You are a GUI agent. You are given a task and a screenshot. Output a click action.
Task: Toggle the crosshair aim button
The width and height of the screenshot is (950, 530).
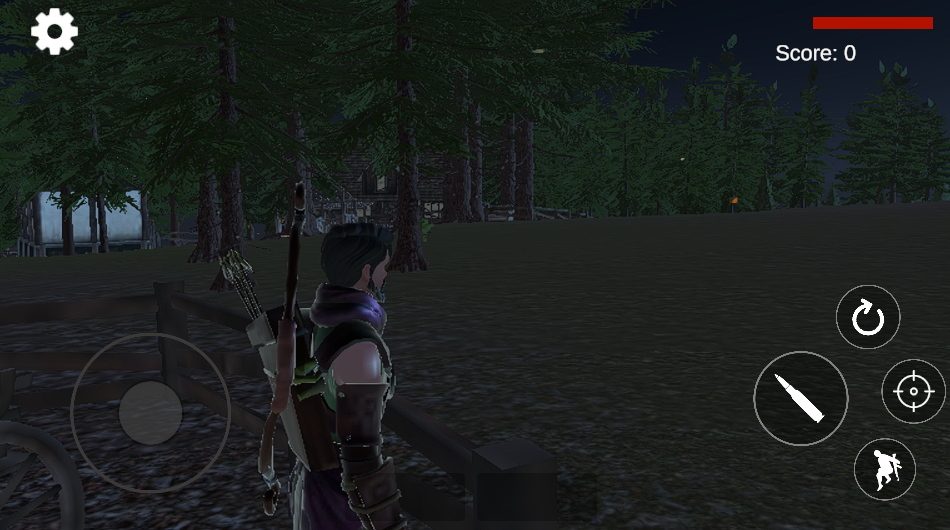point(912,391)
